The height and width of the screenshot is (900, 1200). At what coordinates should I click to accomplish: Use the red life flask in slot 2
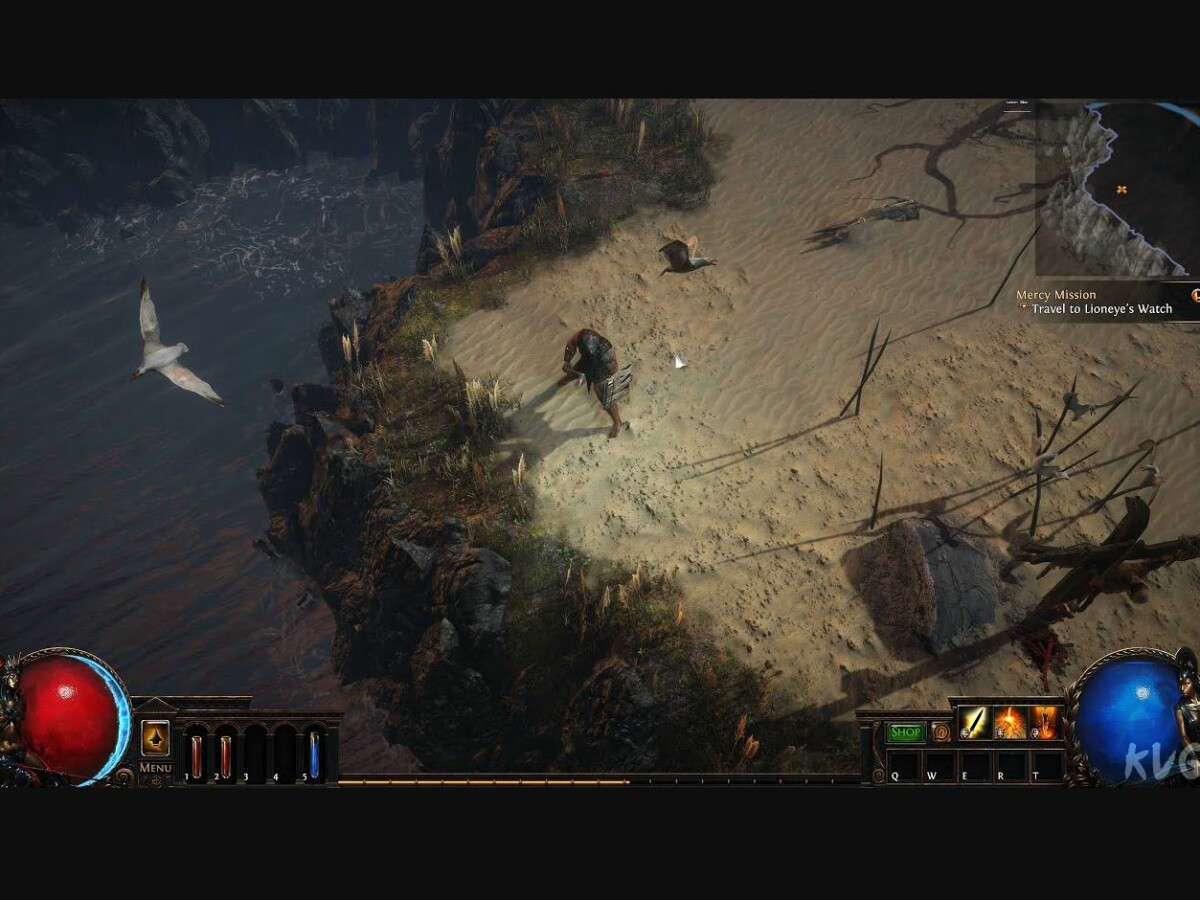click(226, 755)
